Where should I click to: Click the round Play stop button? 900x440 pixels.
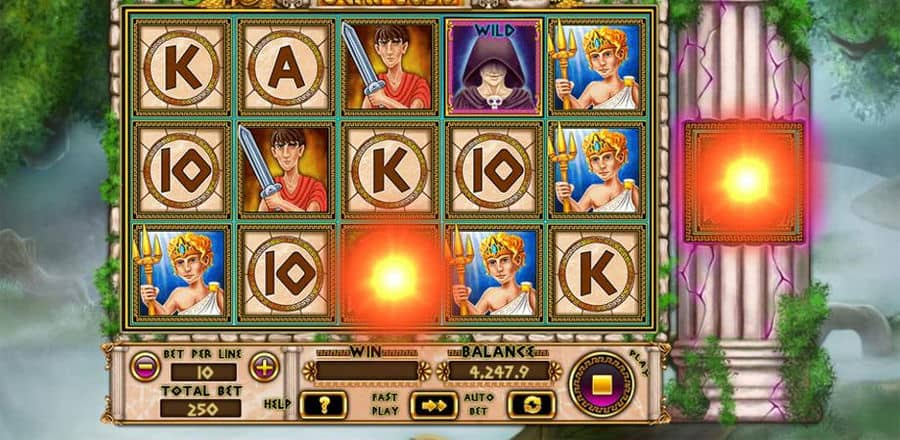pos(602,385)
